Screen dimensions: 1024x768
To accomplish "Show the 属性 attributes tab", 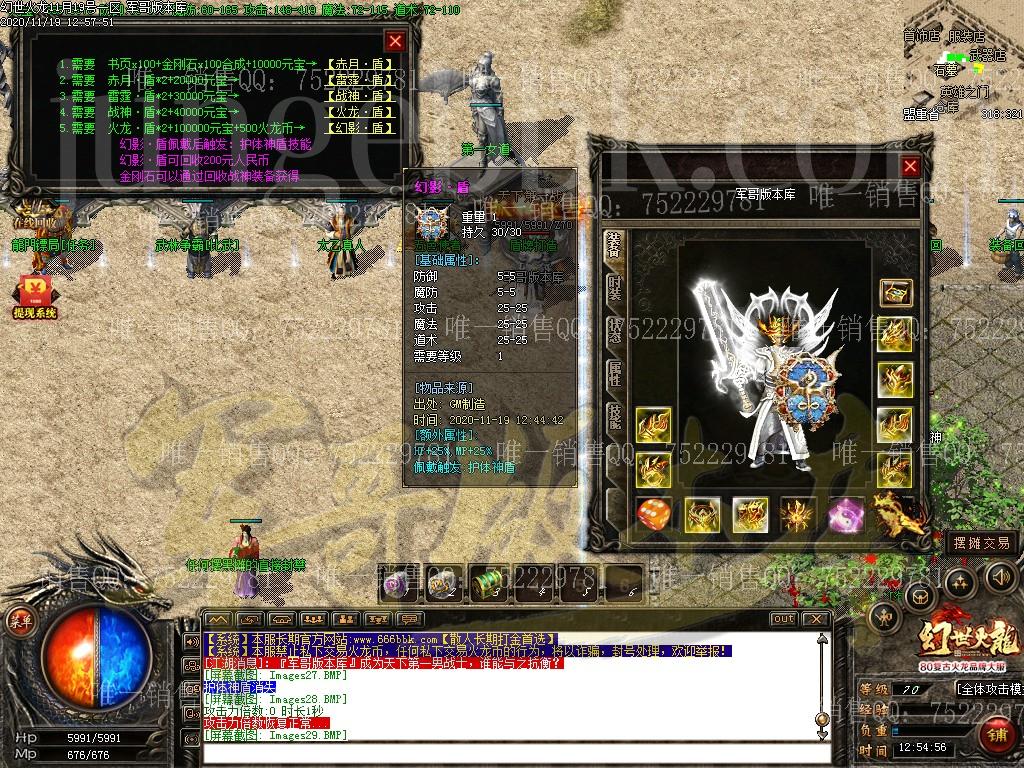I will point(615,375).
